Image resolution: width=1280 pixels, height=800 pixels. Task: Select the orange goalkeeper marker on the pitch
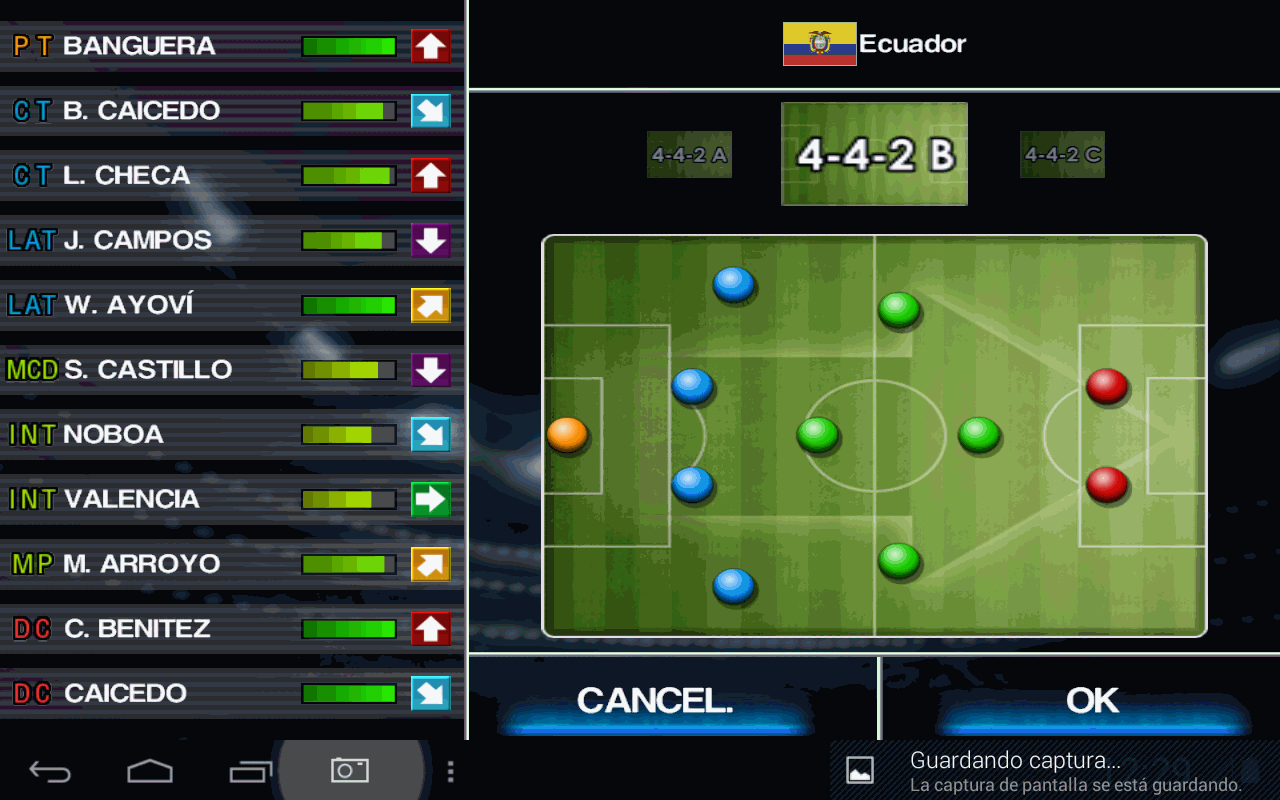point(567,435)
